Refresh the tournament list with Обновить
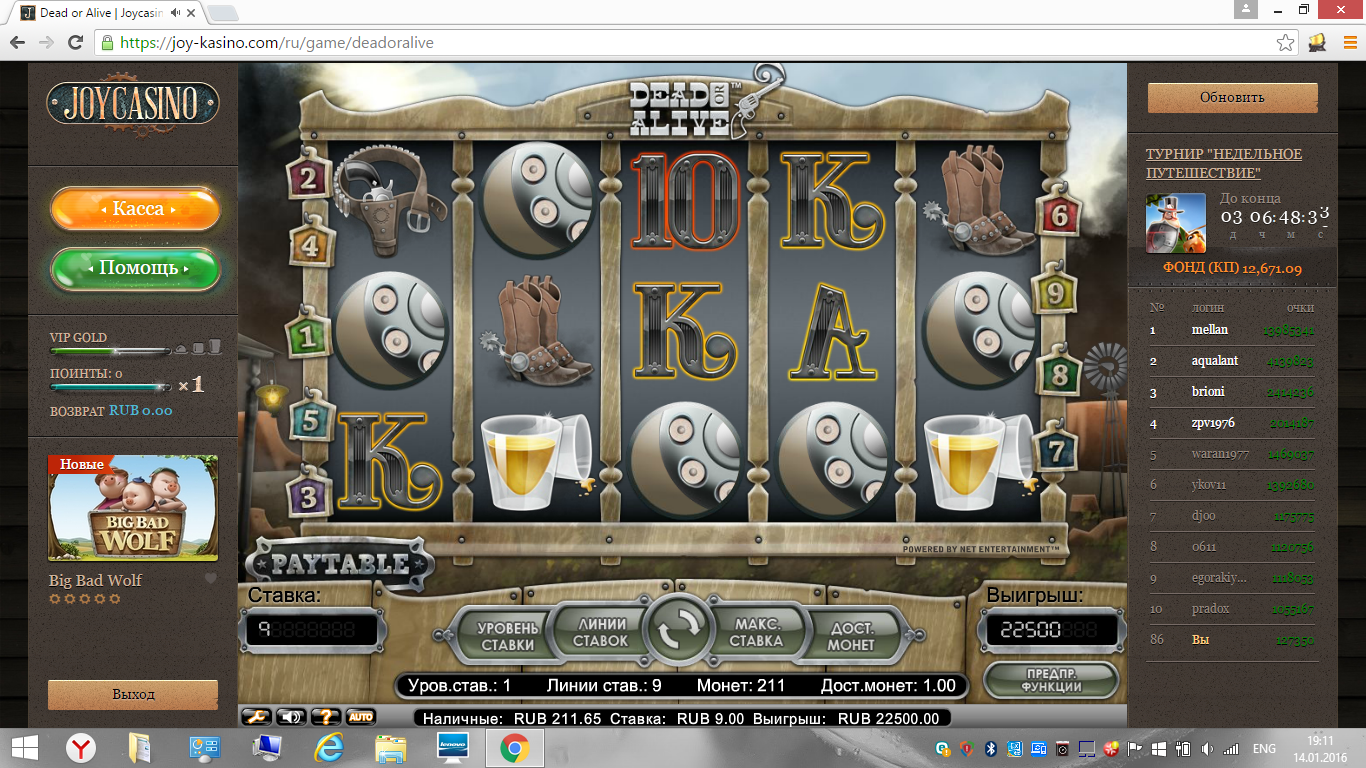The image size is (1366, 768). (1232, 97)
